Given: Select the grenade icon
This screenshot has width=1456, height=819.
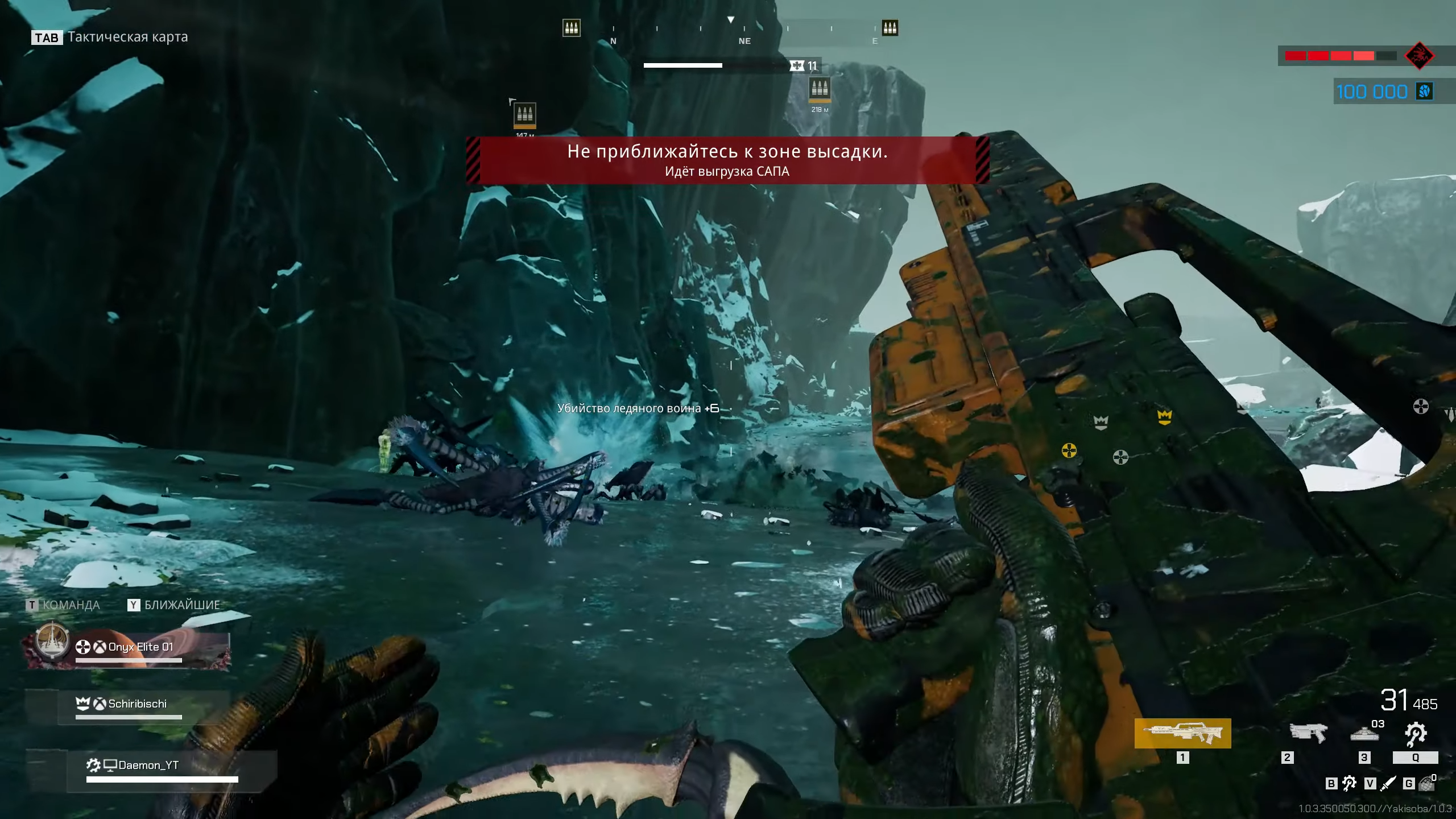Looking at the screenshot, I should [x=1426, y=784].
